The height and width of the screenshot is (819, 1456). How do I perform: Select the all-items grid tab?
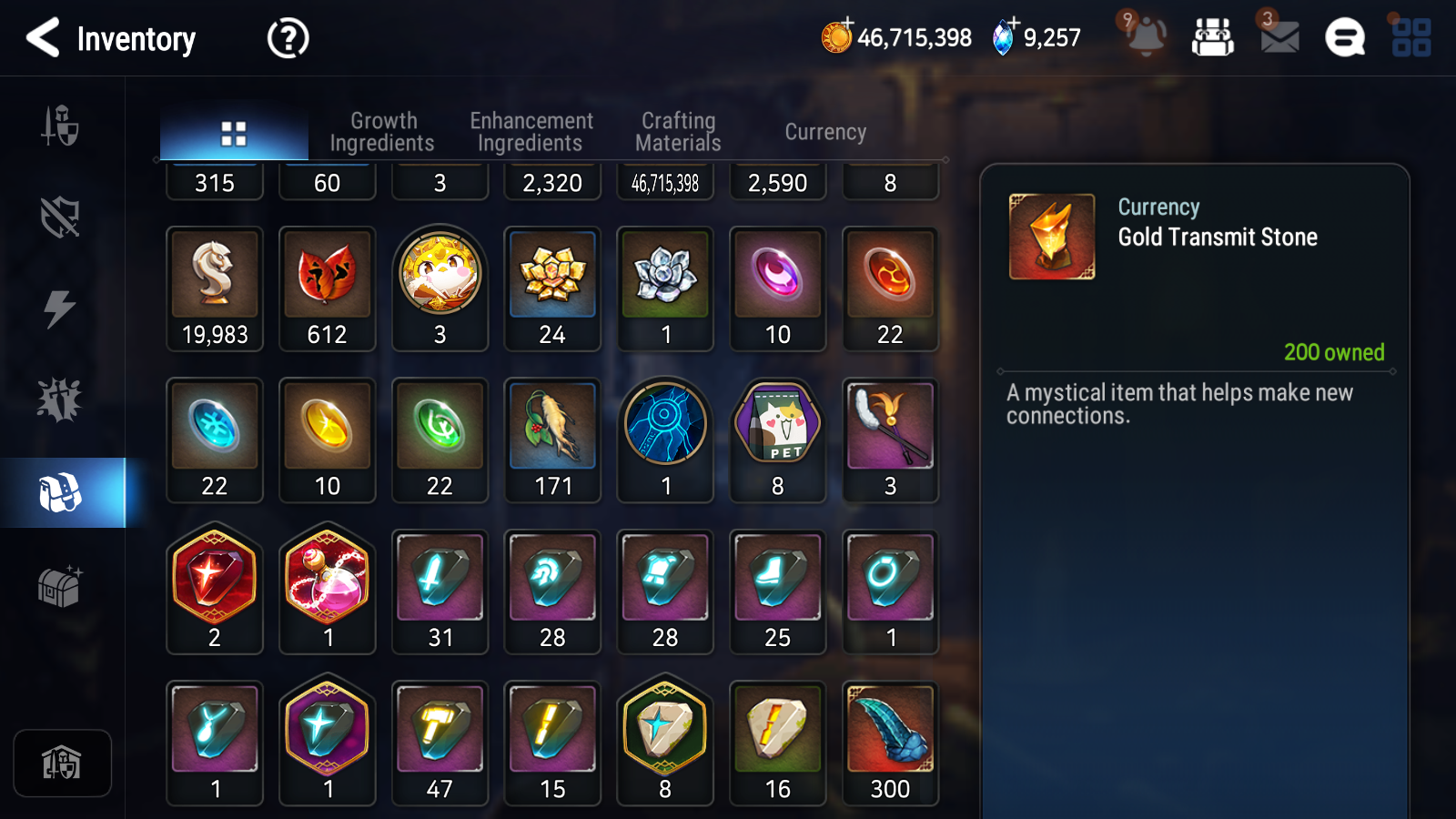click(x=234, y=134)
